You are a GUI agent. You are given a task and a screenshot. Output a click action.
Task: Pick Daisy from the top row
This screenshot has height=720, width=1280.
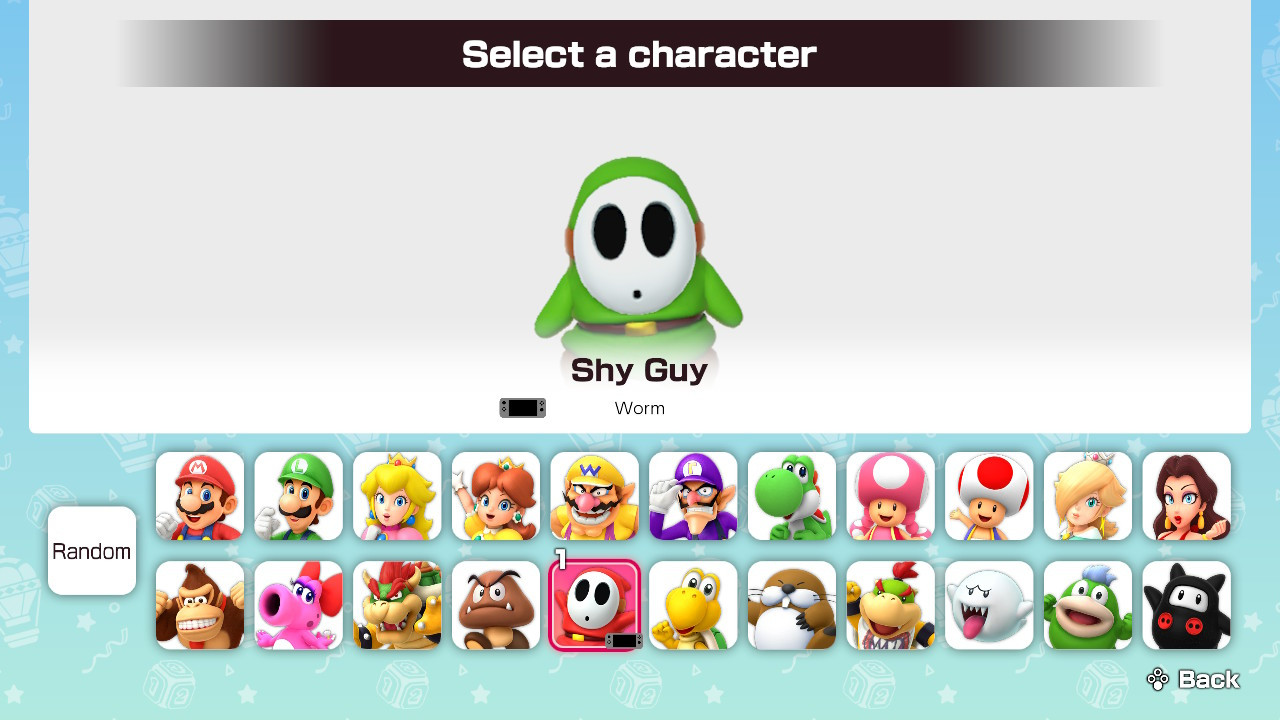[x=496, y=497]
